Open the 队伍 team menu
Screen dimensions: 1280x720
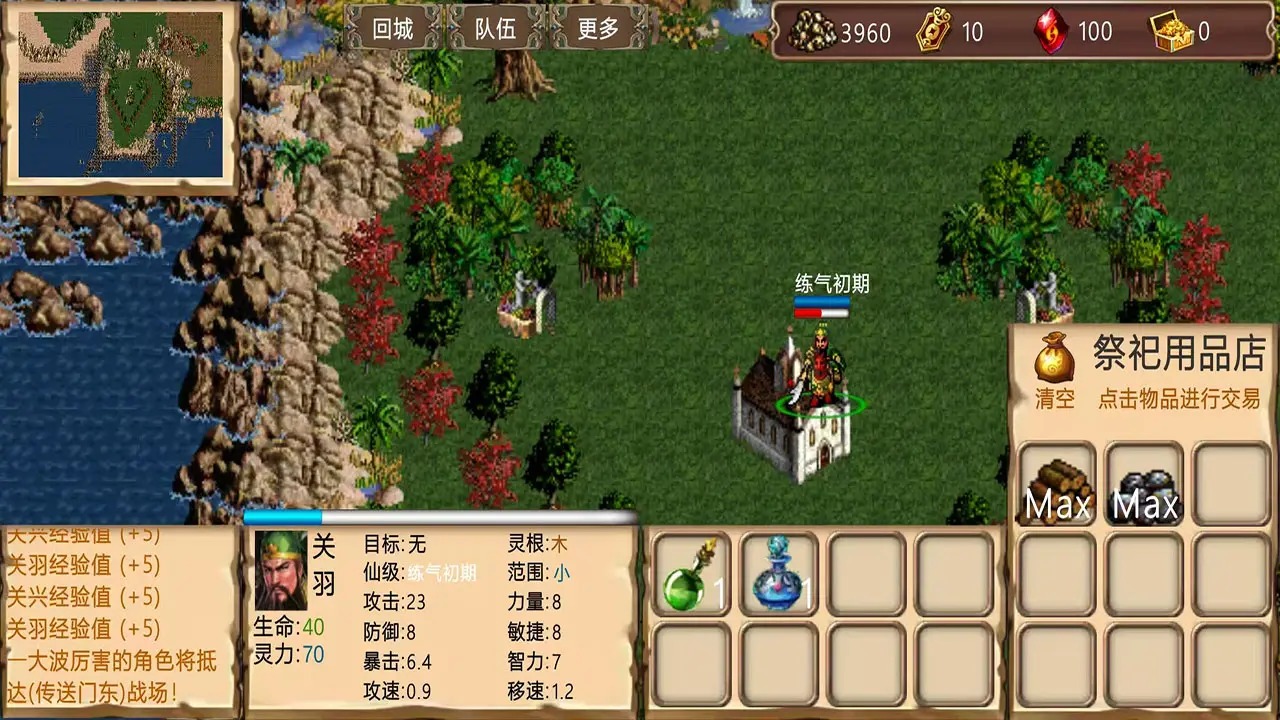click(495, 29)
